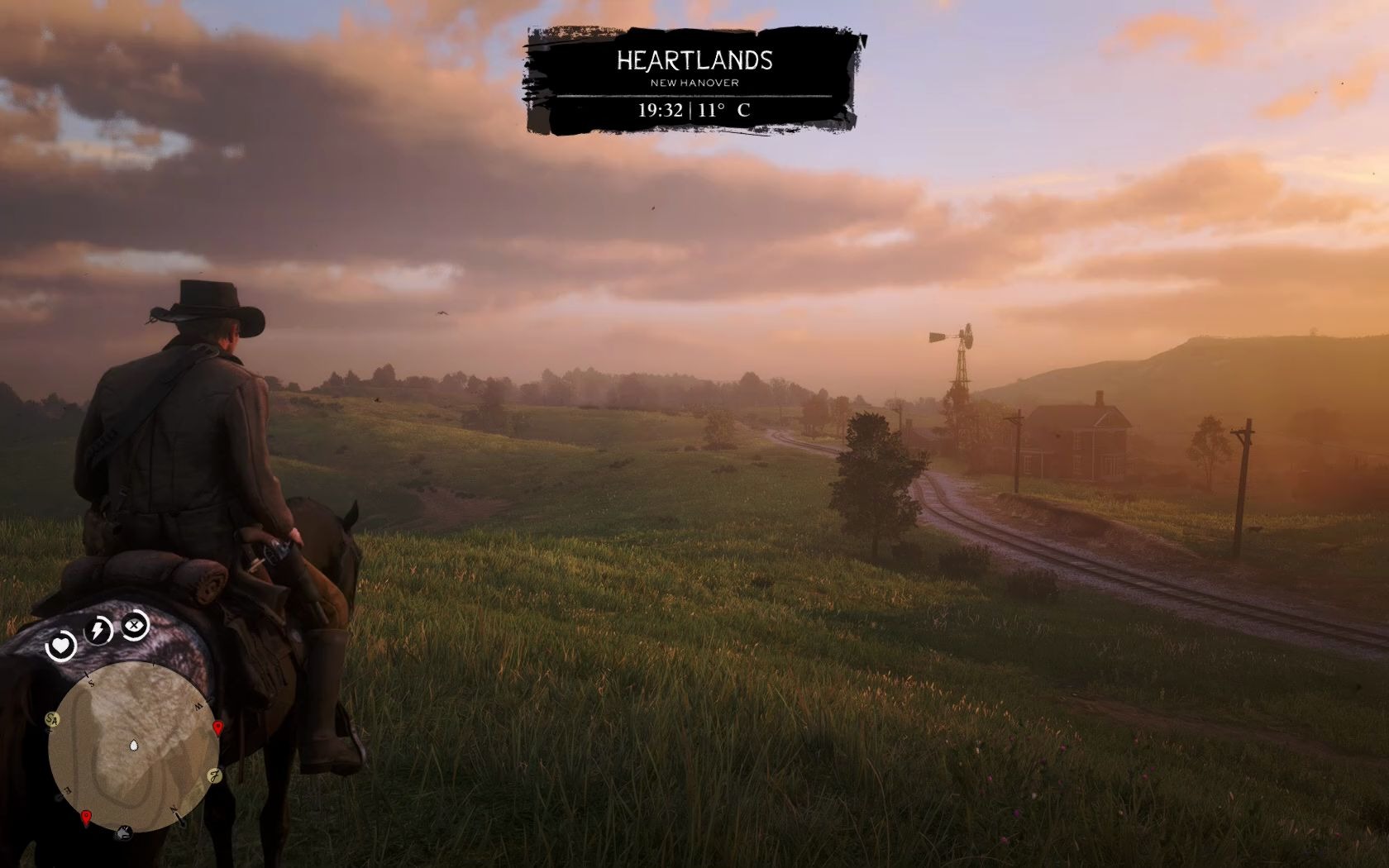
Task: Click the red pin above the F marker
Action: pyautogui.click(x=218, y=727)
